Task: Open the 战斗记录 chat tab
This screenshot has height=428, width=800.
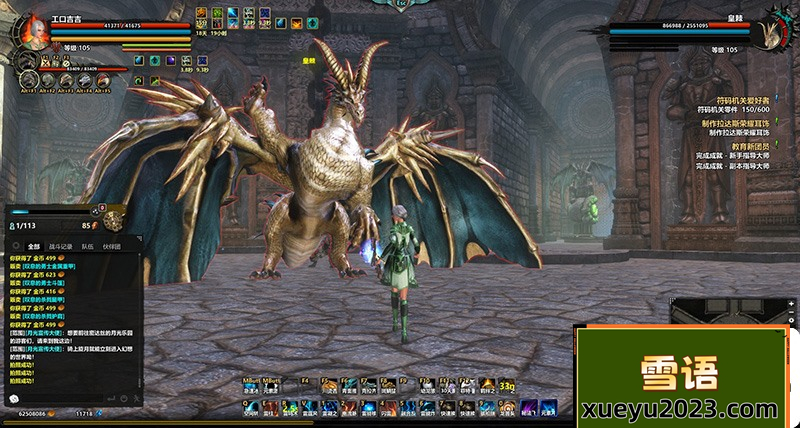Action: pos(62,245)
